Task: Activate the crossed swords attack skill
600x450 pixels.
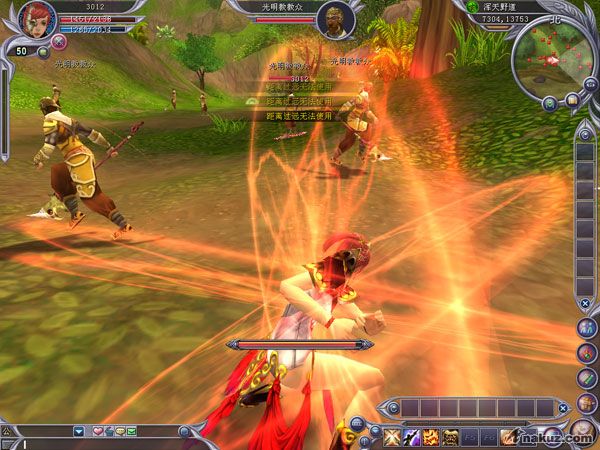Action: click(x=392, y=436)
